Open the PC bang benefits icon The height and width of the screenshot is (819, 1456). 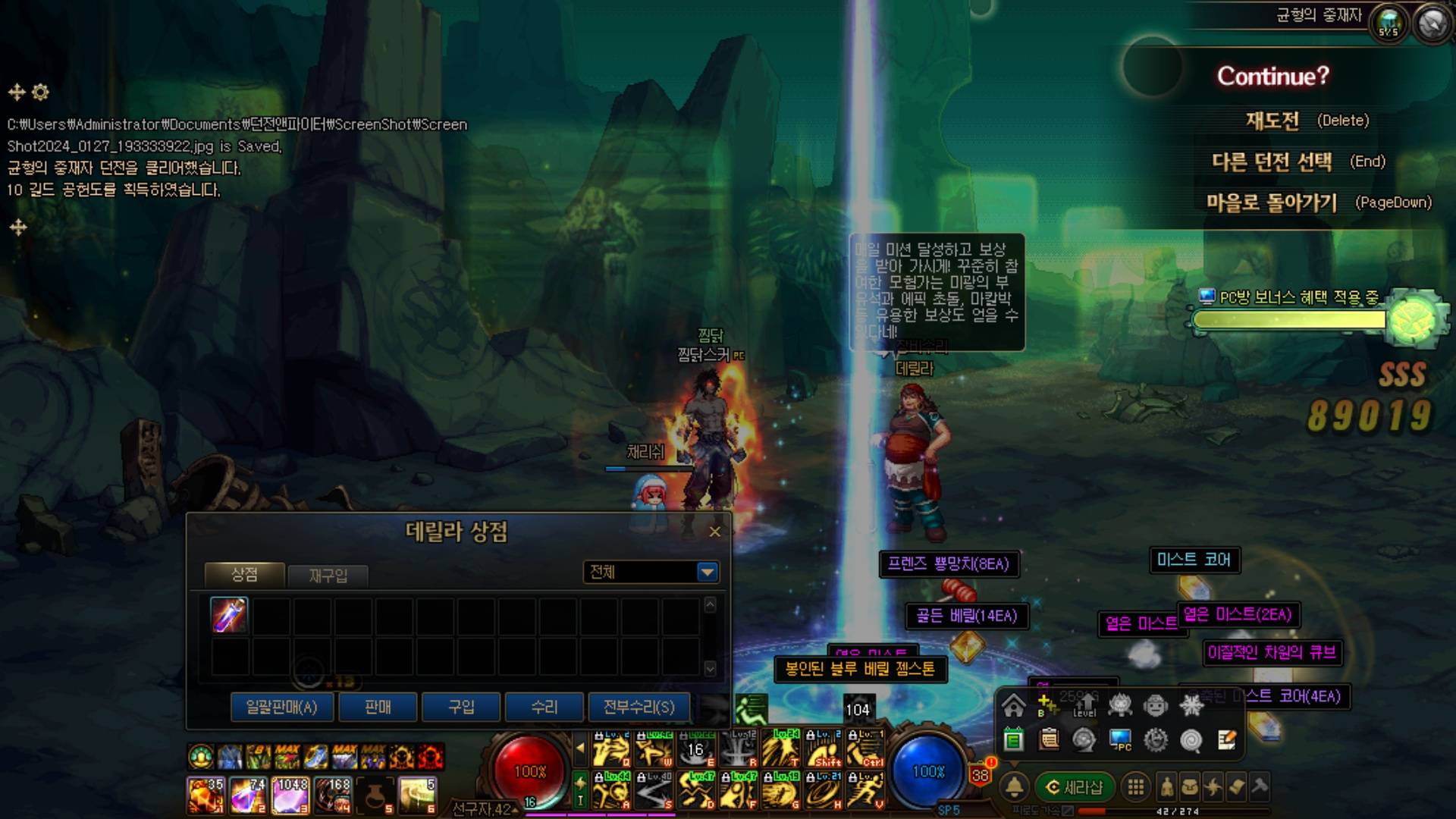(1120, 739)
